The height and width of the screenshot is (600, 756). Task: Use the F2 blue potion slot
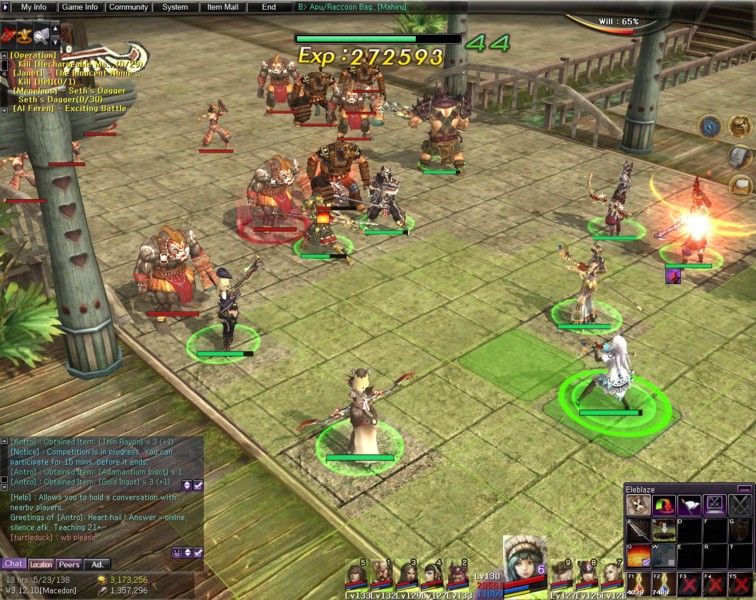tap(662, 583)
